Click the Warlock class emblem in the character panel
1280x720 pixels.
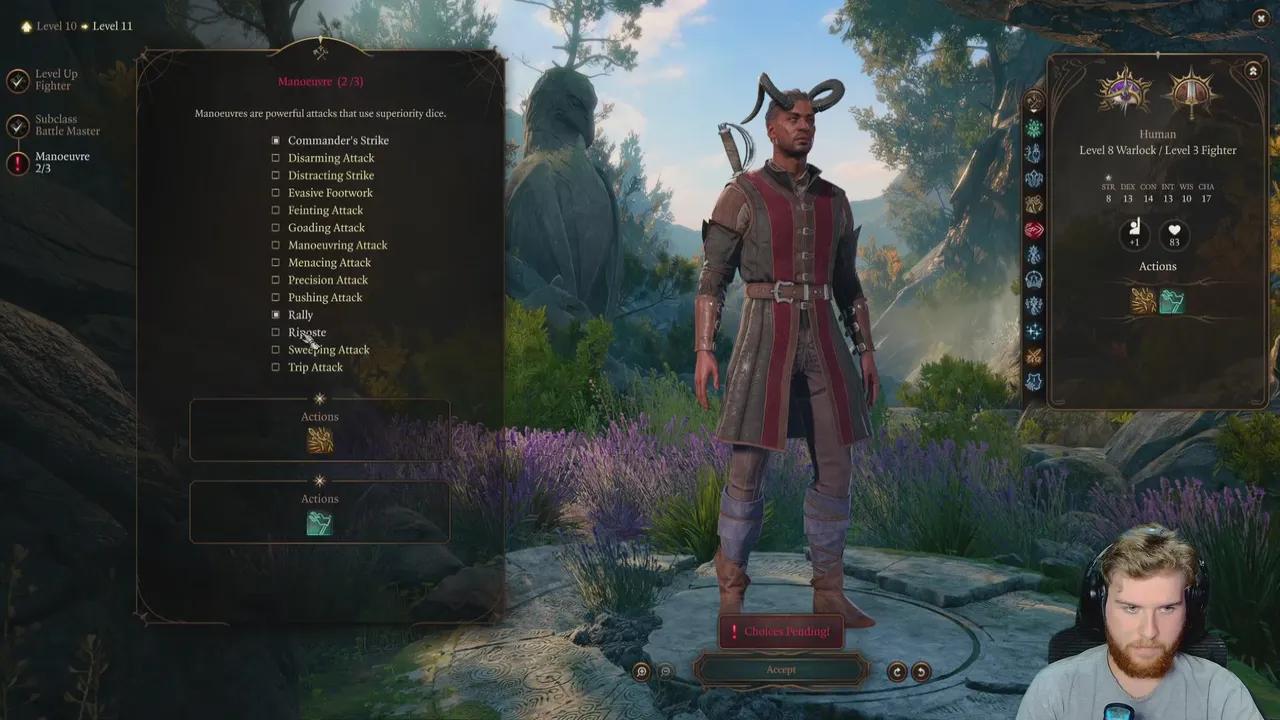(x=1123, y=90)
